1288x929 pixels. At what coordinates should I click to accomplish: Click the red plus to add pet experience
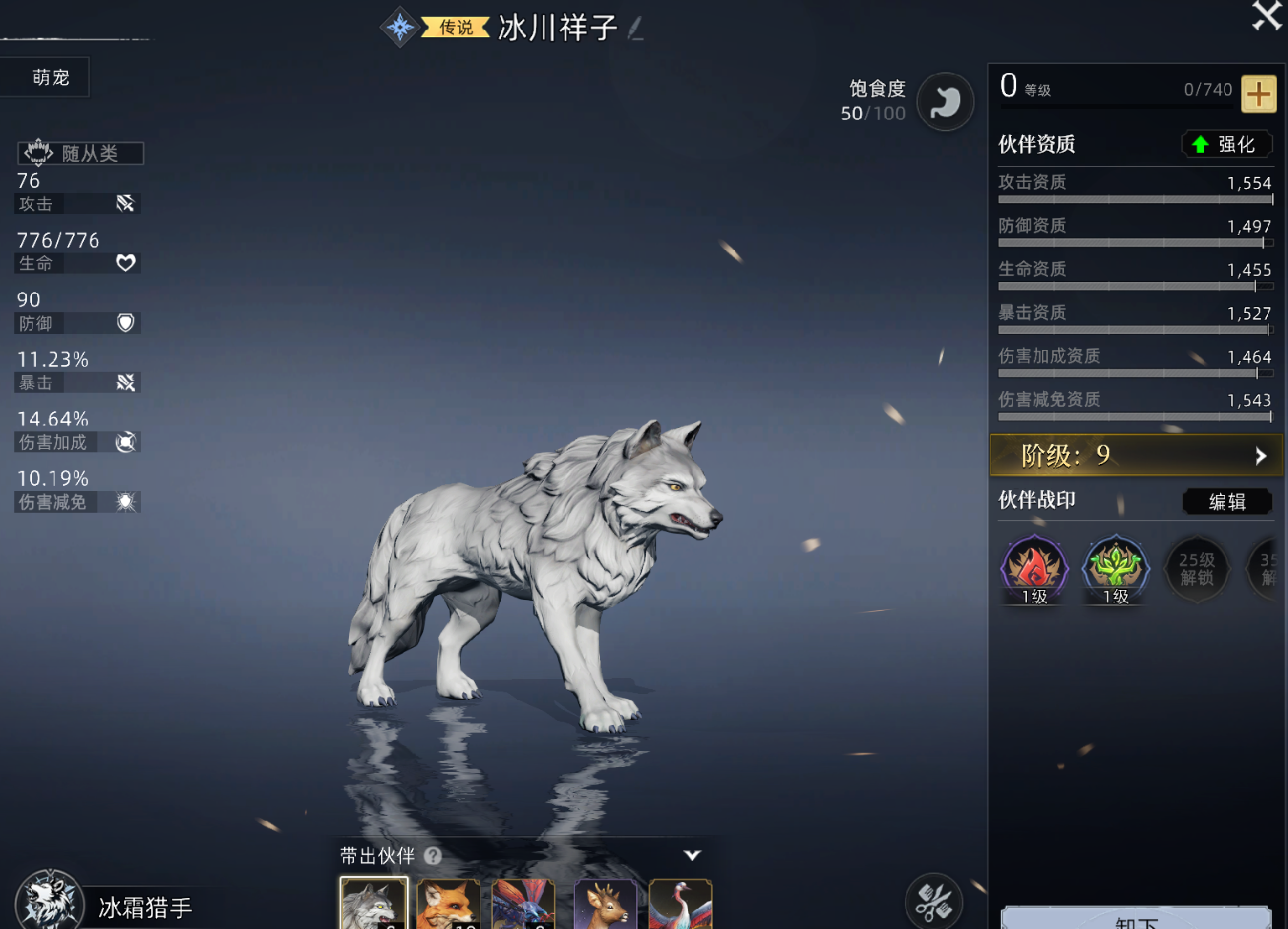1259,94
